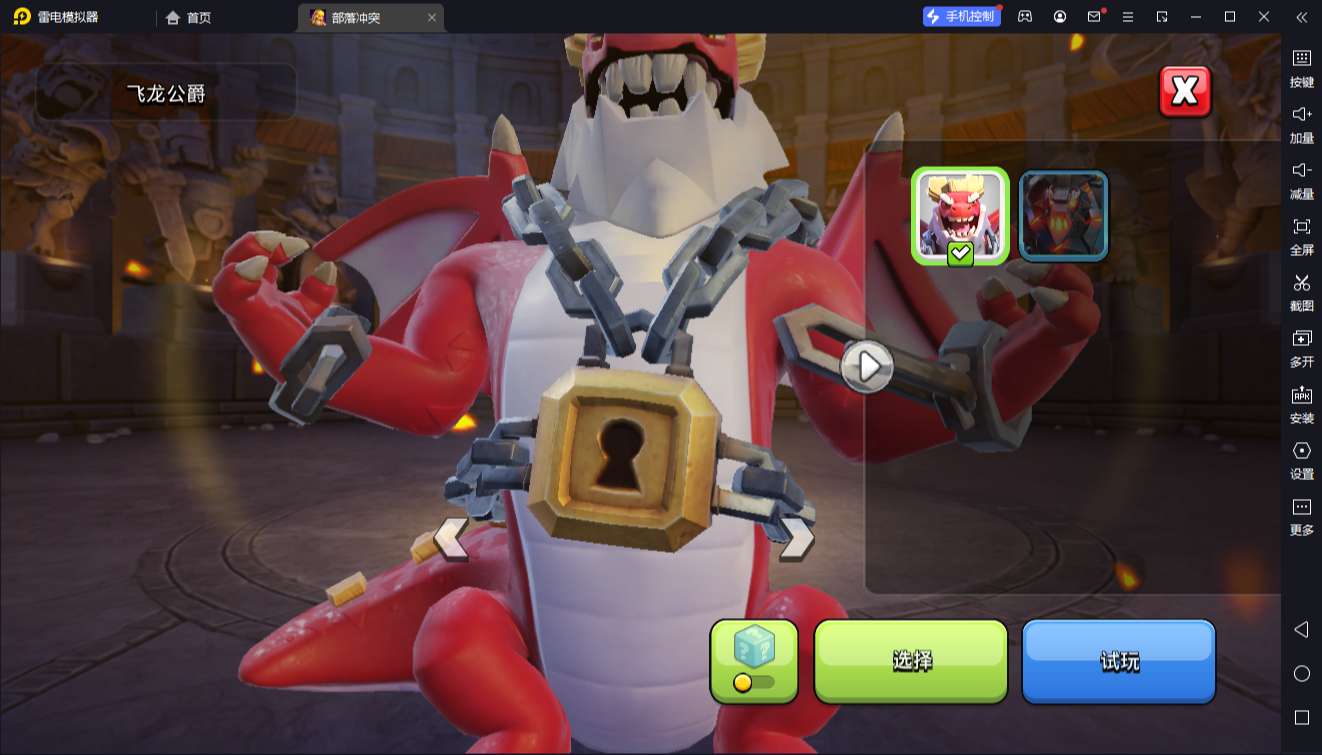Open the emulator 设置 sidebar option

point(1301,460)
